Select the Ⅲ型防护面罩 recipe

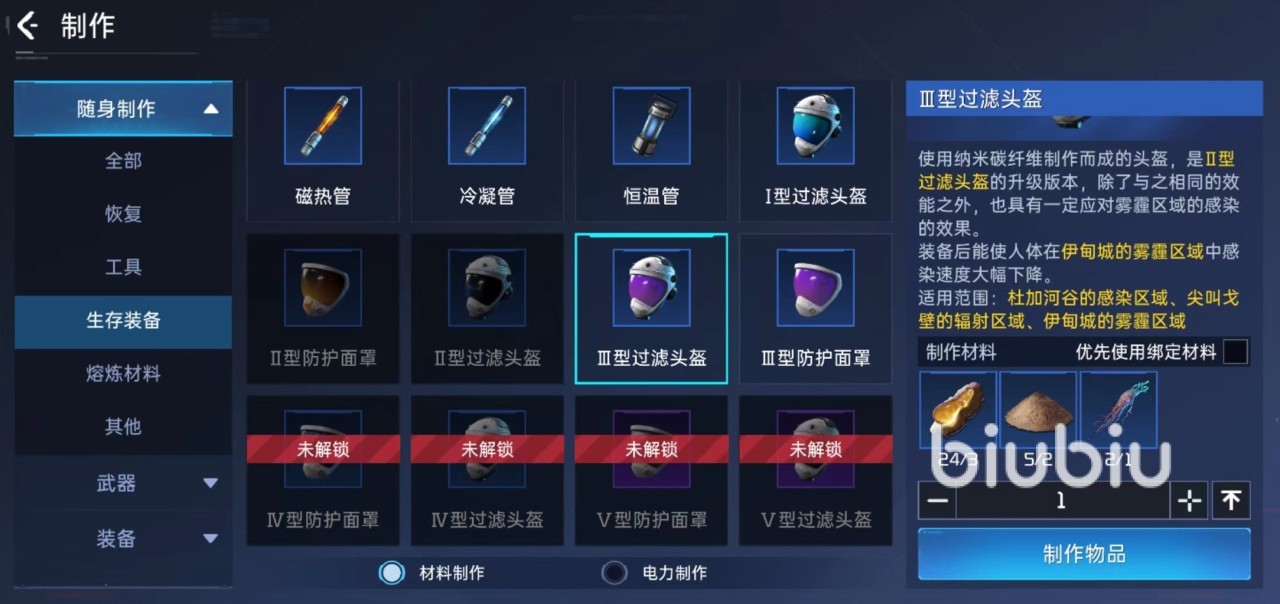(x=815, y=308)
